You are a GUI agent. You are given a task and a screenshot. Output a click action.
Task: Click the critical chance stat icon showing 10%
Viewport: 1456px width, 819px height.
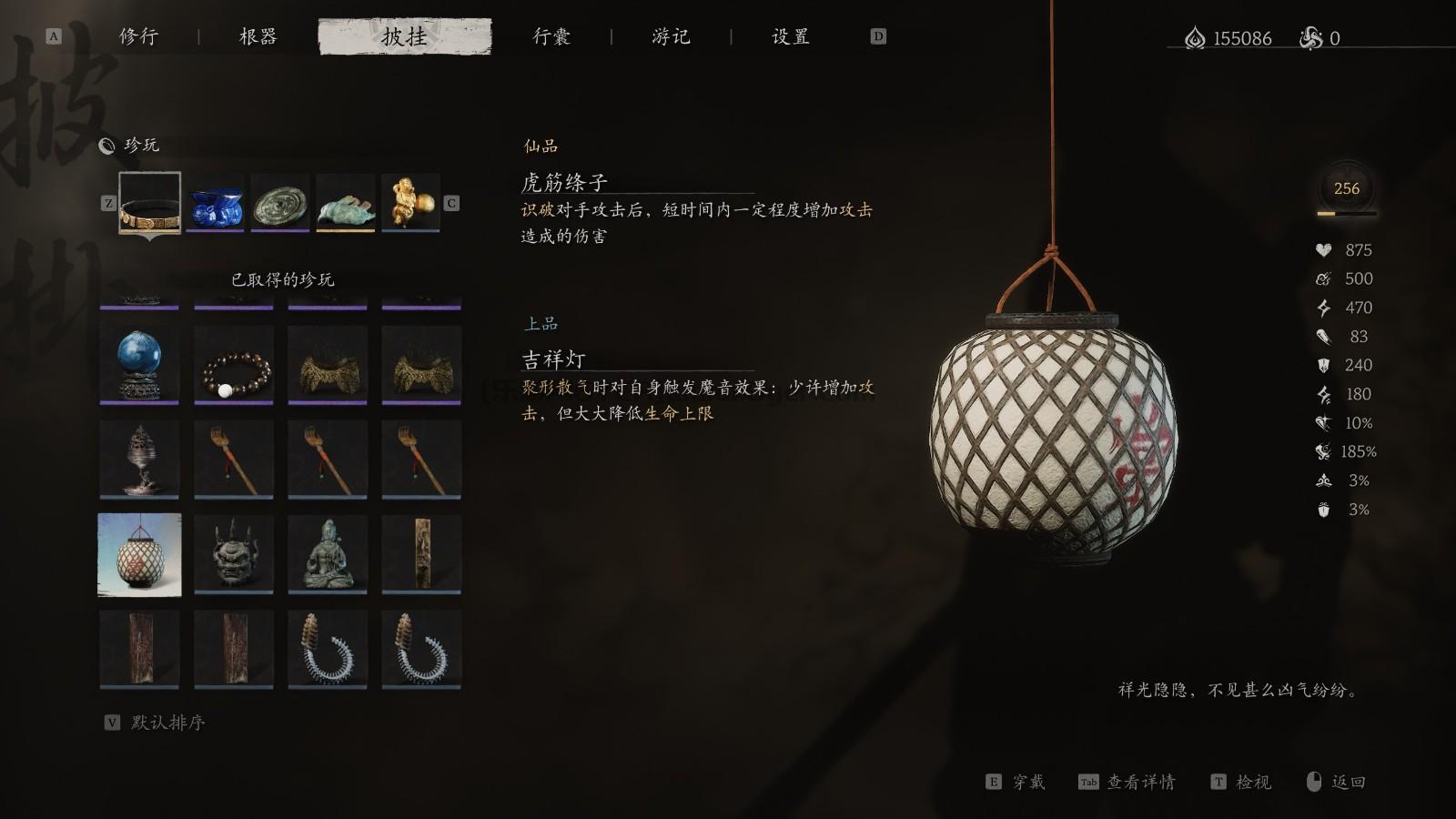tap(1324, 422)
